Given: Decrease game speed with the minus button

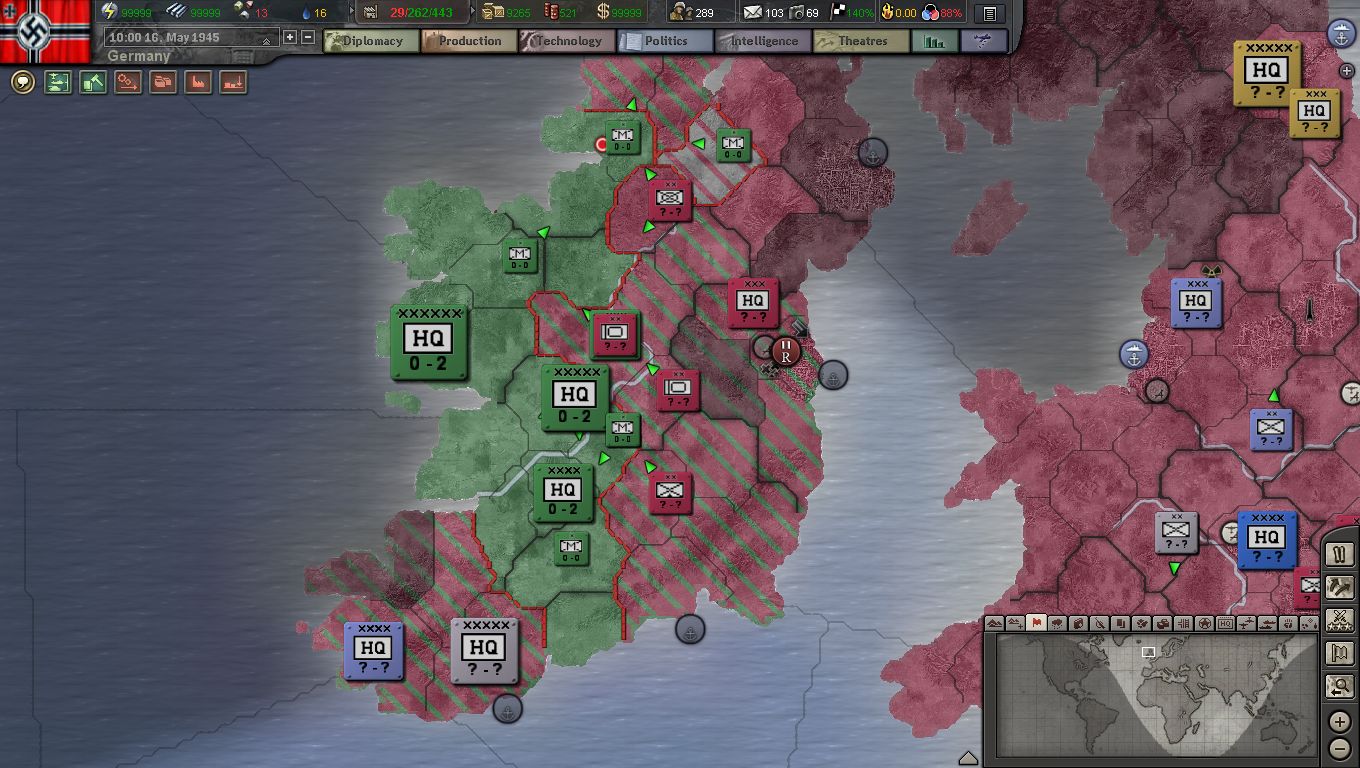Looking at the screenshot, I should click(x=308, y=37).
